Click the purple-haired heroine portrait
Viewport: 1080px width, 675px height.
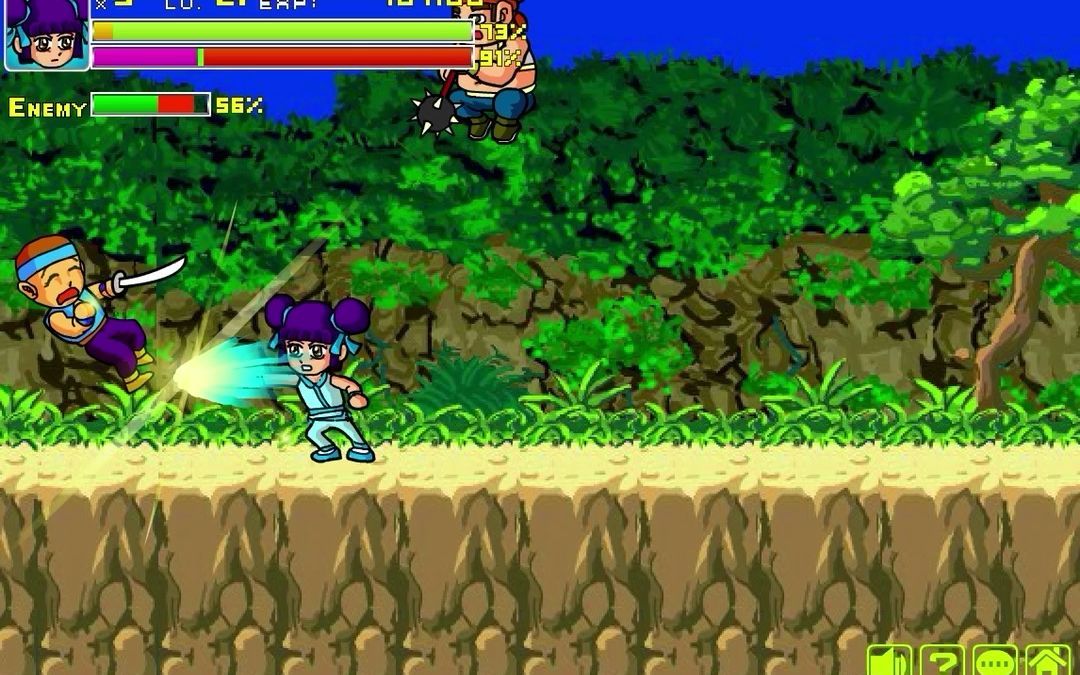tap(47, 36)
